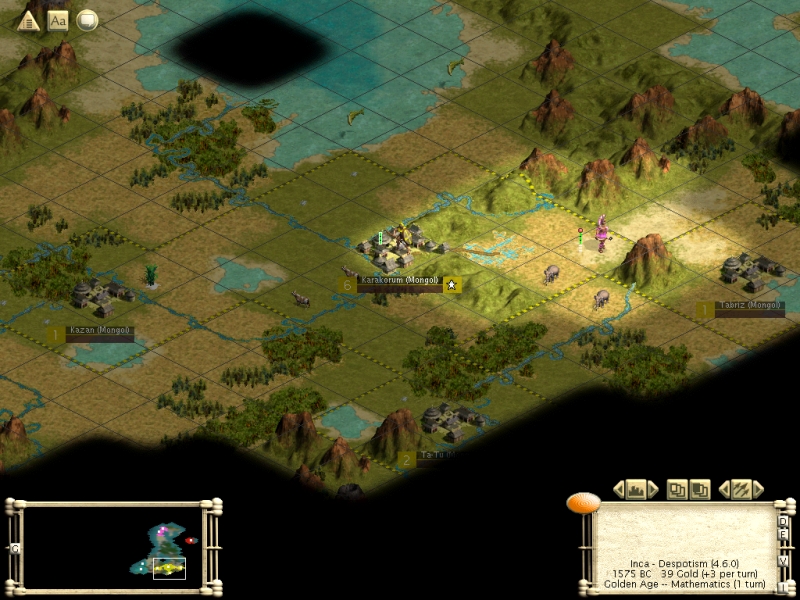Screen dimensions: 800x600
Task: Open the advisors speech bubble button
Action: pos(87,20)
